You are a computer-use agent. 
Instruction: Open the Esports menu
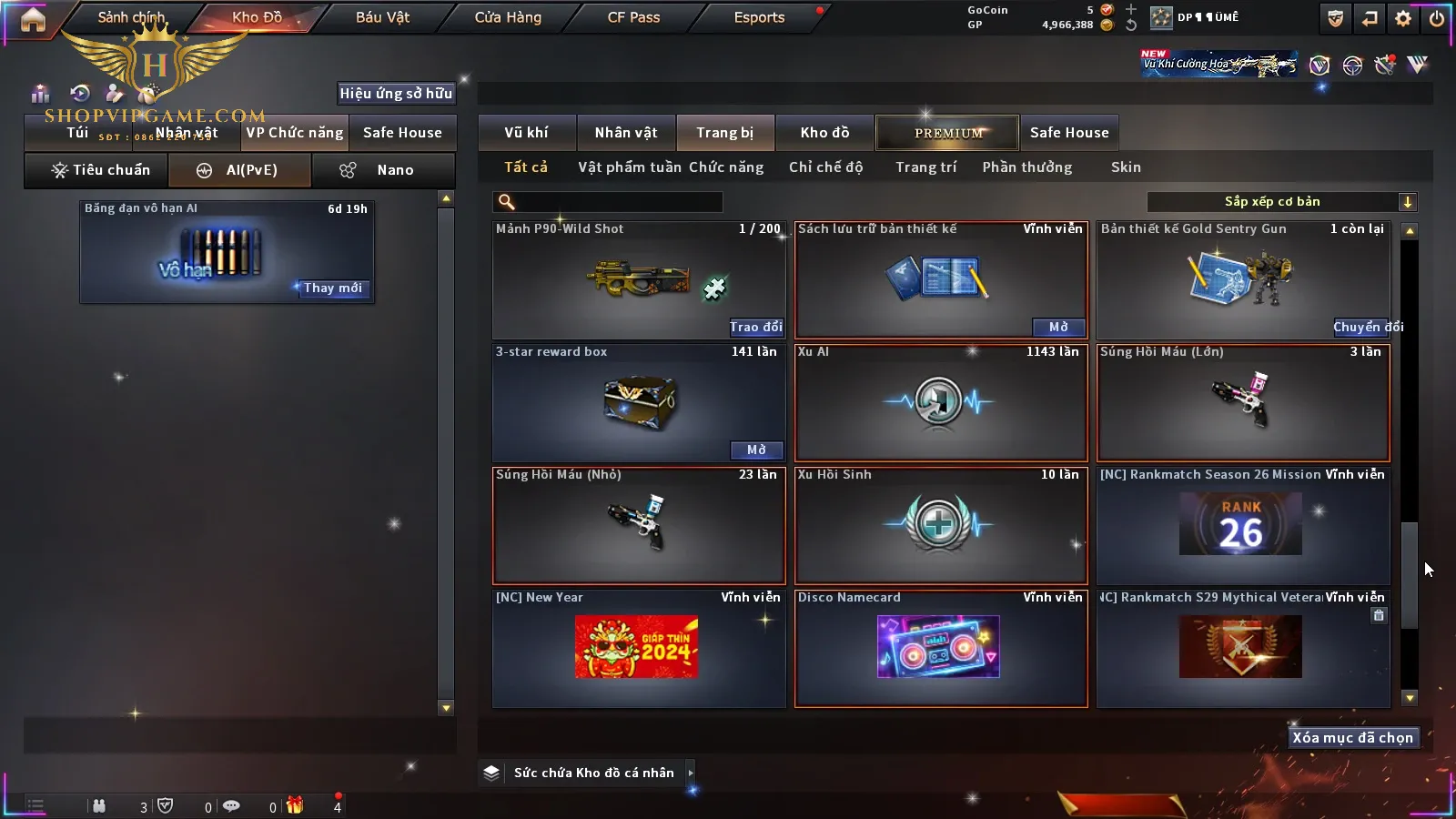pyautogui.click(x=759, y=17)
